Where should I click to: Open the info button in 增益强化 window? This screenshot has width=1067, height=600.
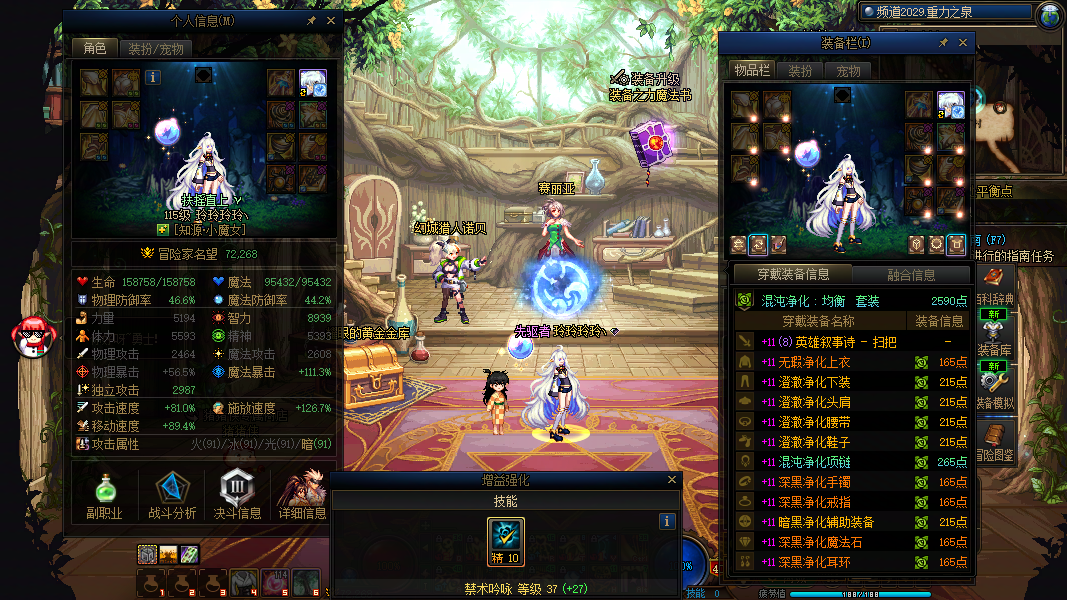(x=667, y=521)
